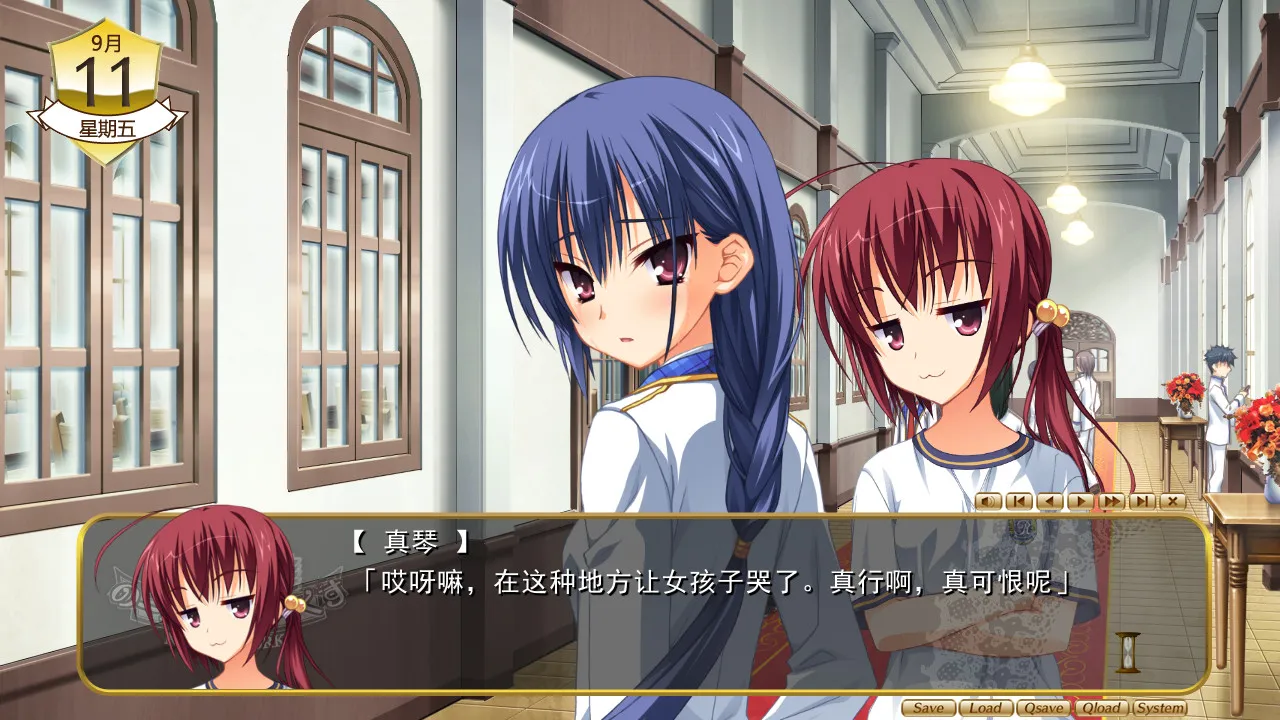Image resolution: width=1280 pixels, height=720 pixels.
Task: Open the System settings
Action: pos(1160,708)
